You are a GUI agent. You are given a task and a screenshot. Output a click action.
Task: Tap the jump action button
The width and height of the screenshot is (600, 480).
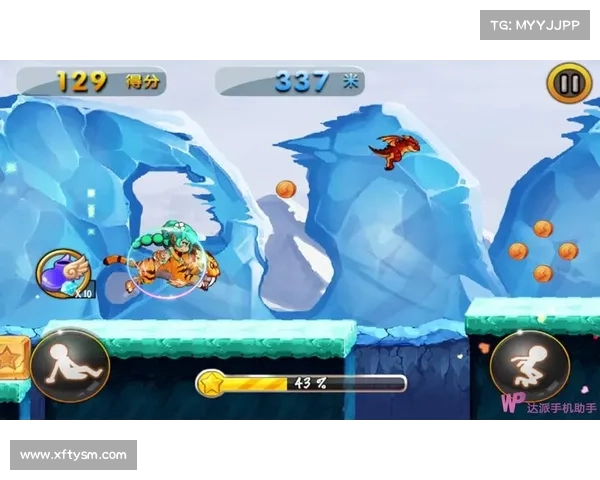pos(529,366)
